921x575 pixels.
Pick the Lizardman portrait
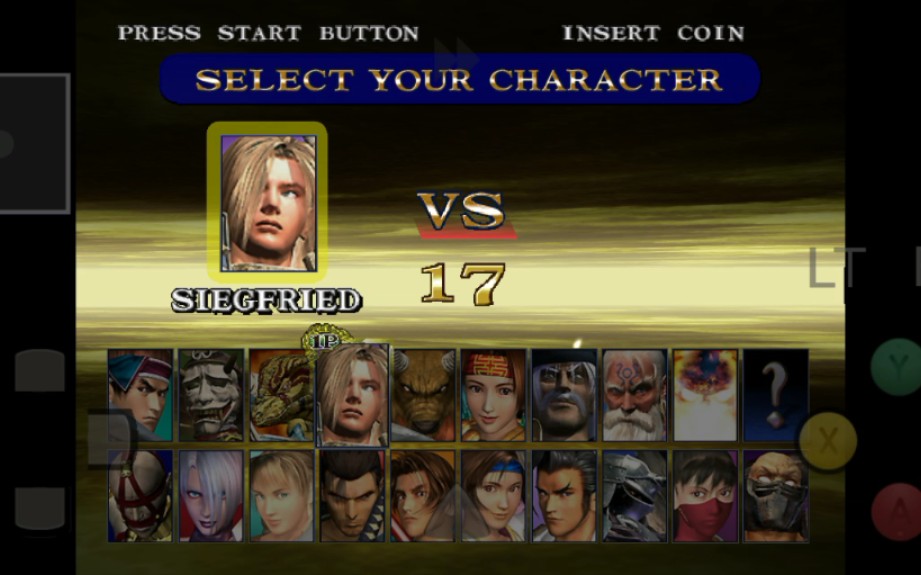(x=281, y=395)
